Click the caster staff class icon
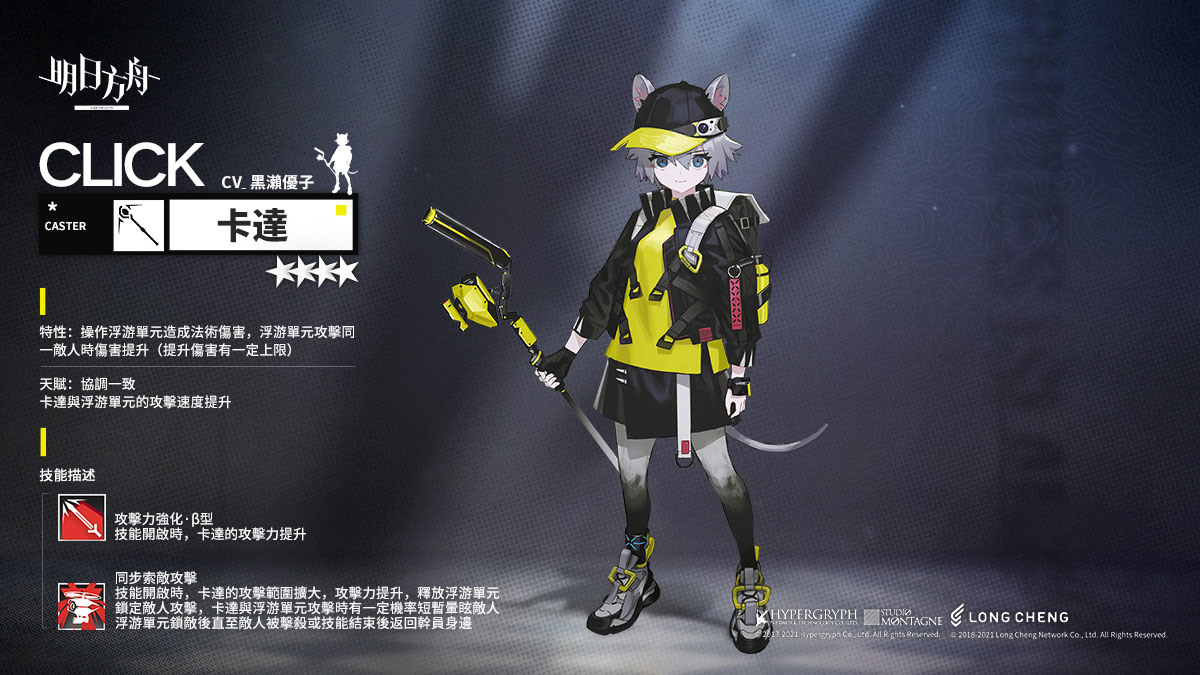This screenshot has height=675, width=1200. click(x=138, y=225)
